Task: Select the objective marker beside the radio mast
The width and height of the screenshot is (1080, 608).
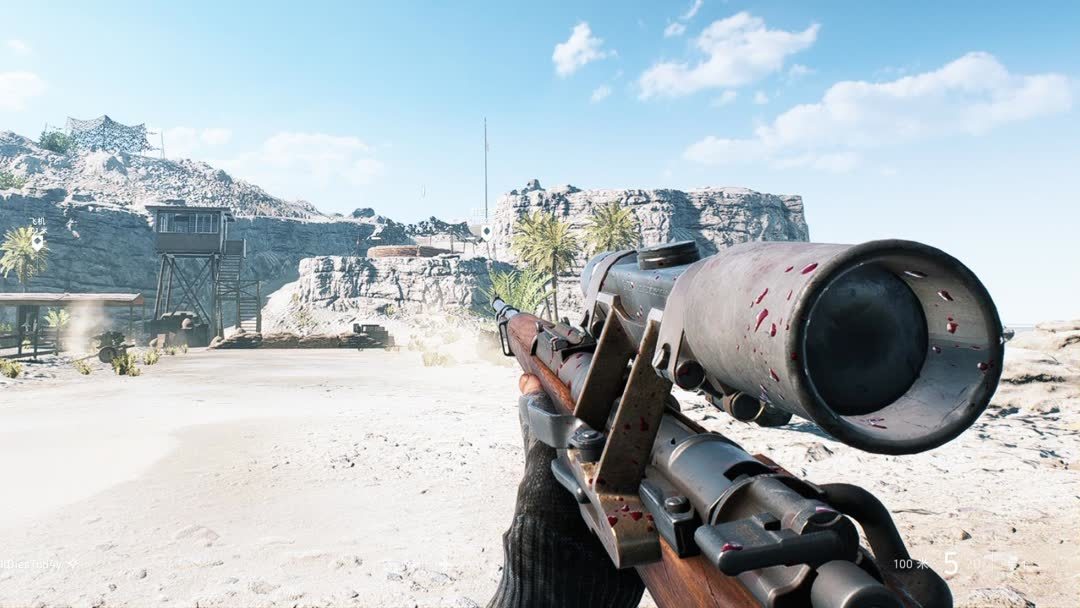Action: [x=486, y=231]
